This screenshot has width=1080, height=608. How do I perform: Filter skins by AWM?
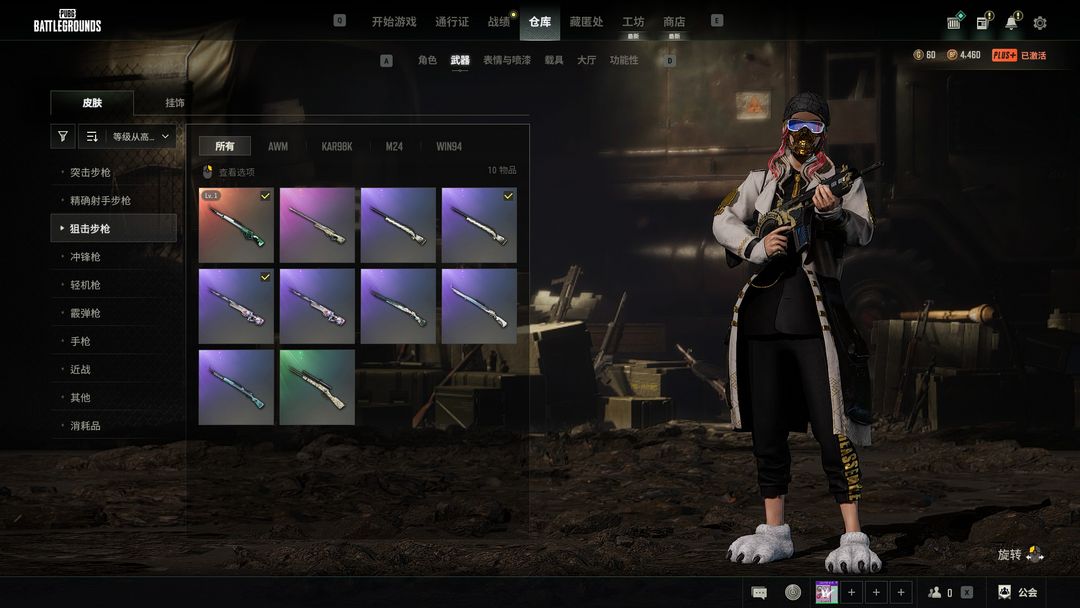click(x=278, y=146)
